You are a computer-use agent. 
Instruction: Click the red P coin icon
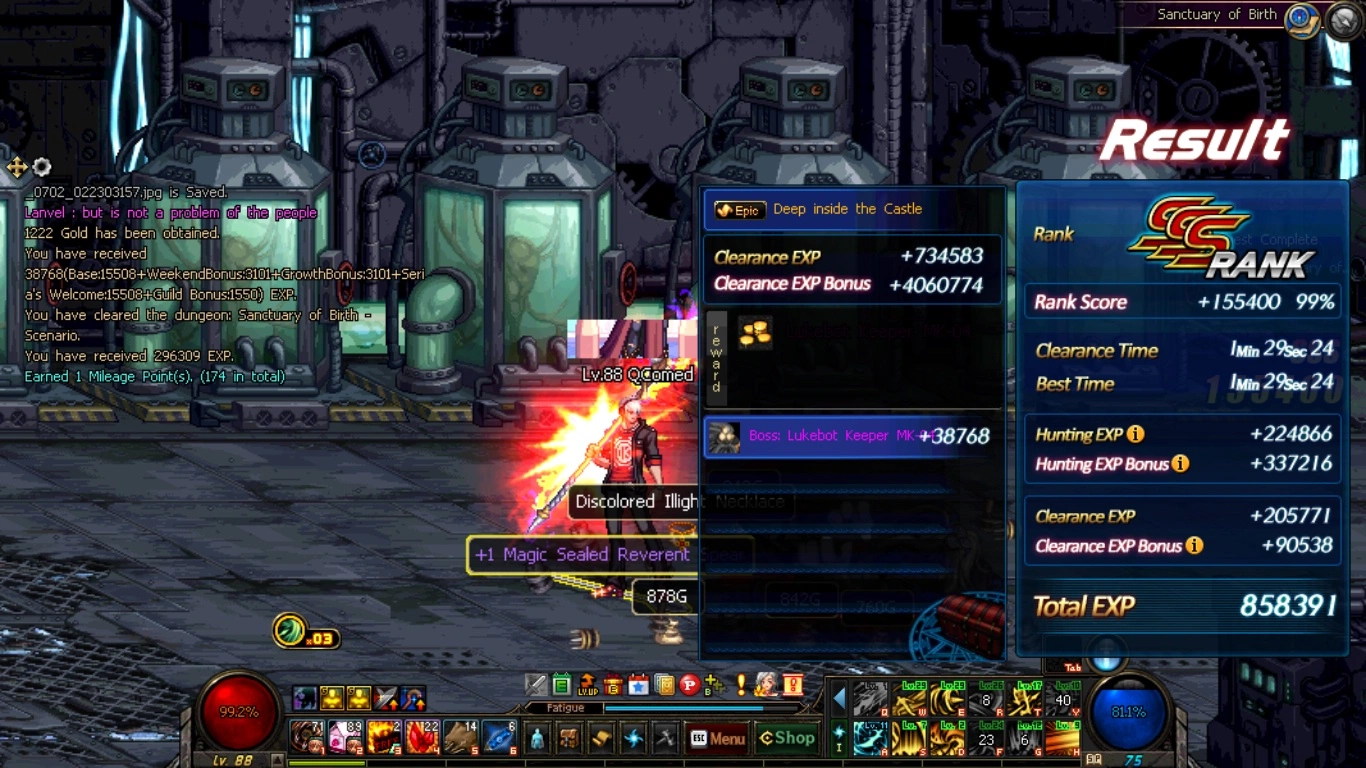tap(689, 685)
